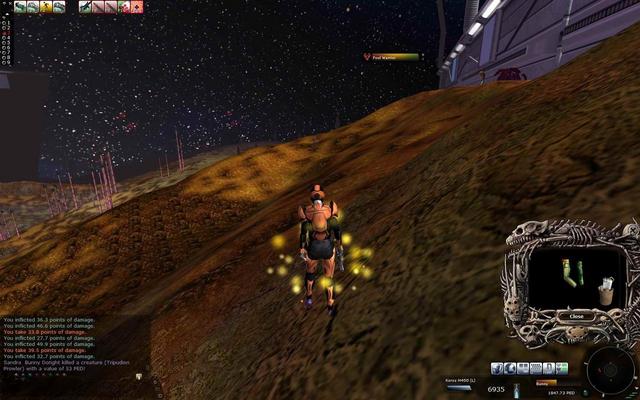Click the leftmost blue action bar button
The width and height of the screenshot is (640, 400).
point(496,368)
